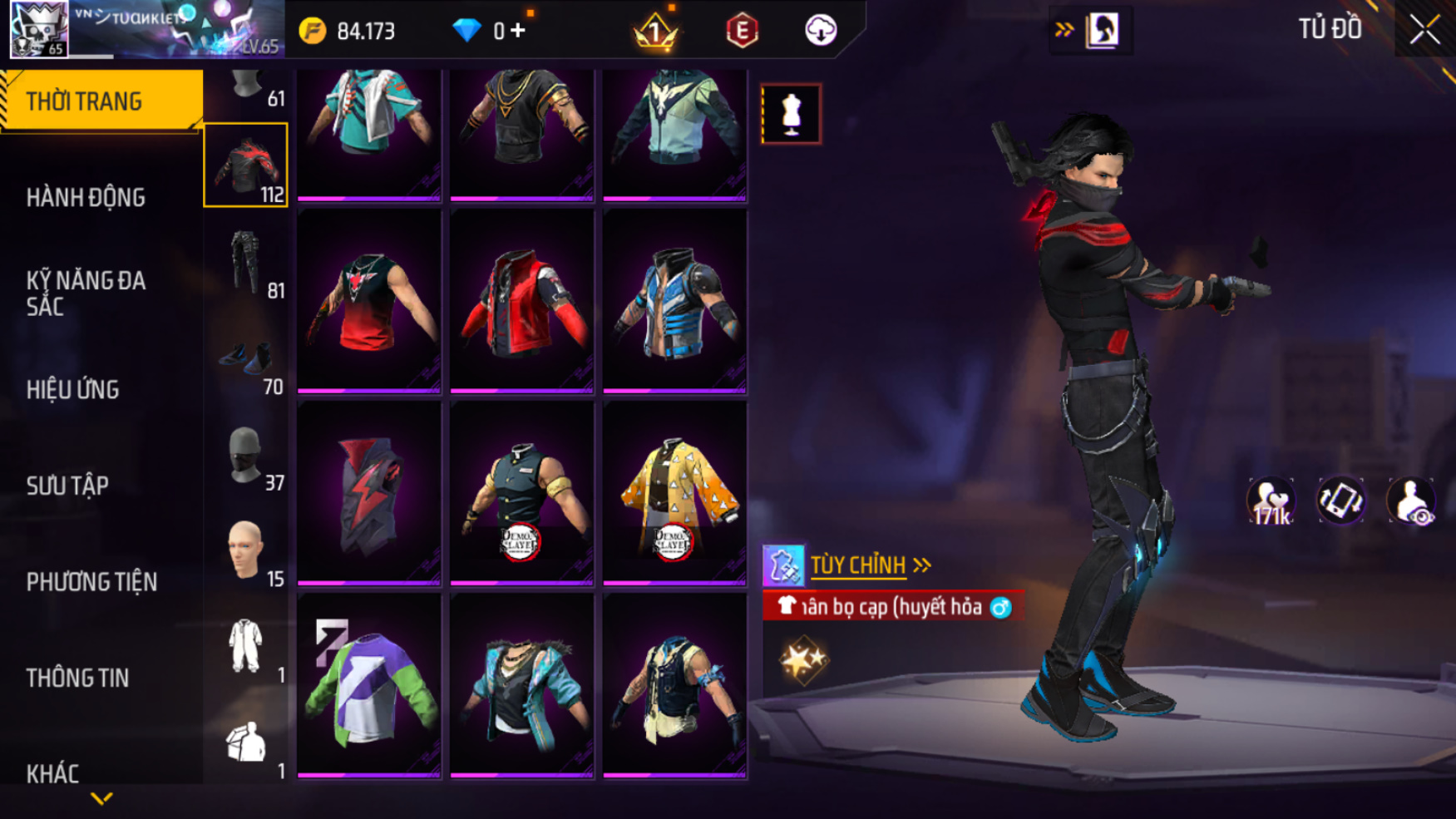
Task: Open the head/face category tab
Action: click(x=246, y=550)
